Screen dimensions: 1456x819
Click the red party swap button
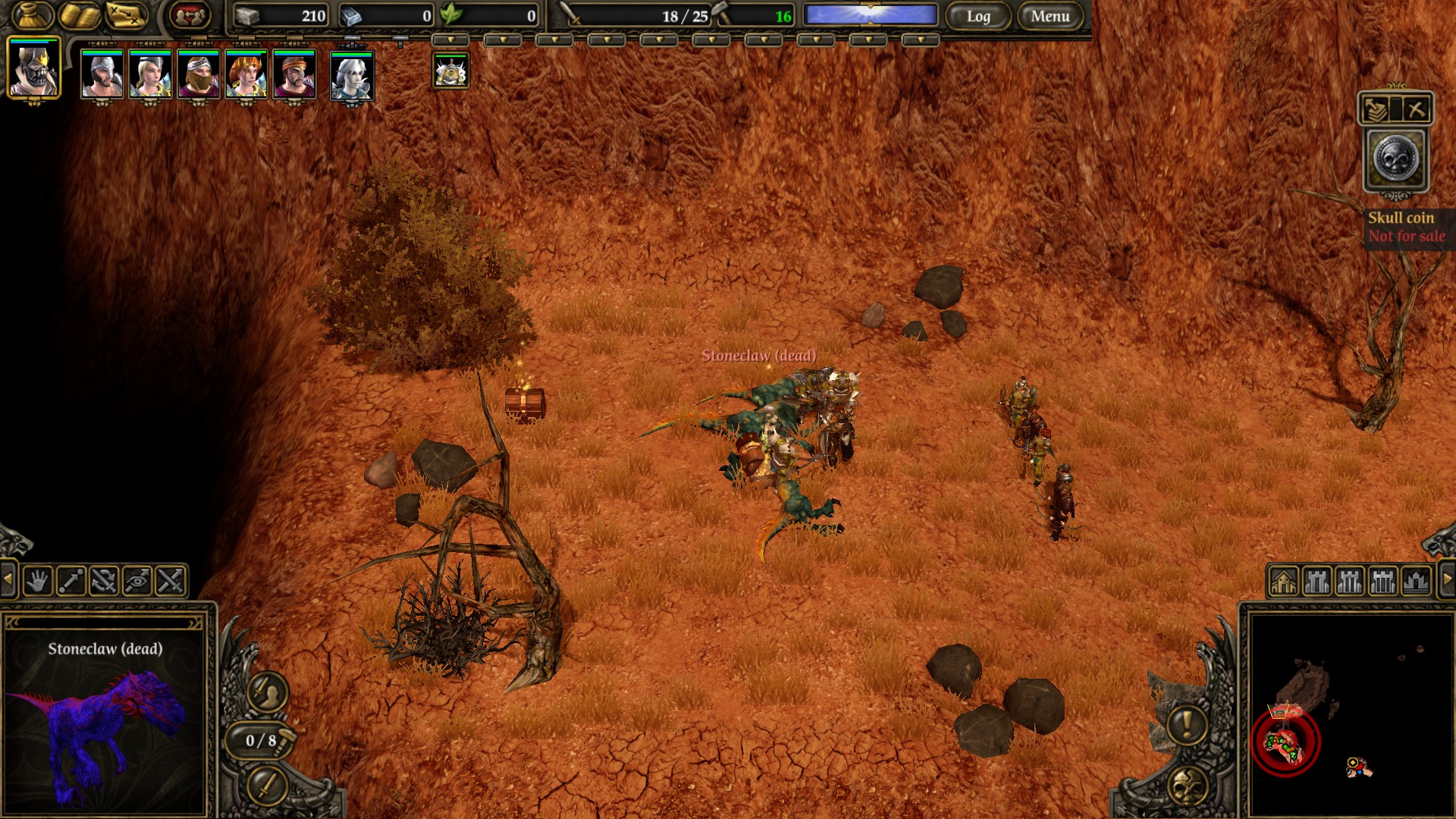pos(190,15)
